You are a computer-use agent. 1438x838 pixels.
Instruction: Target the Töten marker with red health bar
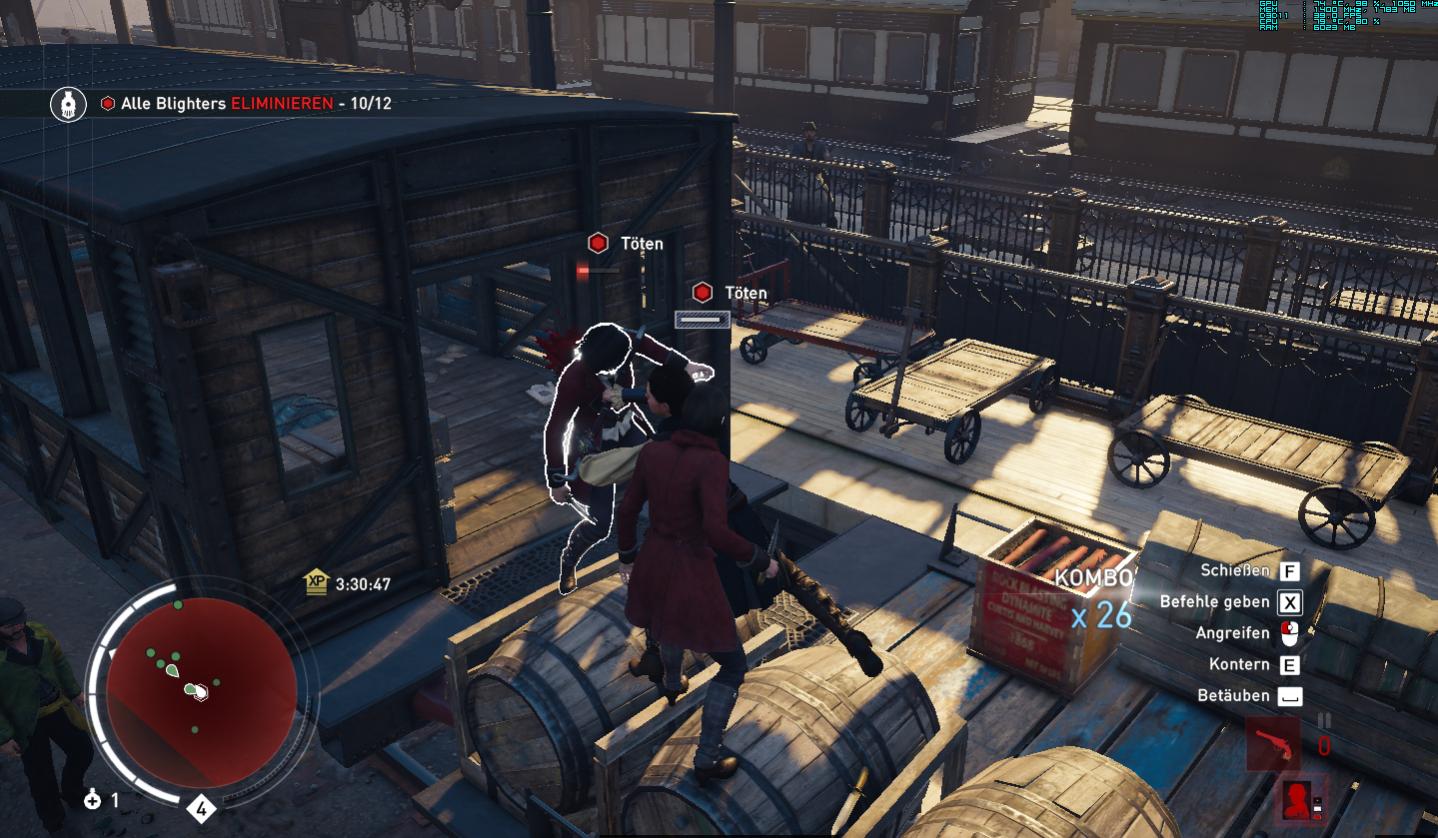(x=598, y=243)
